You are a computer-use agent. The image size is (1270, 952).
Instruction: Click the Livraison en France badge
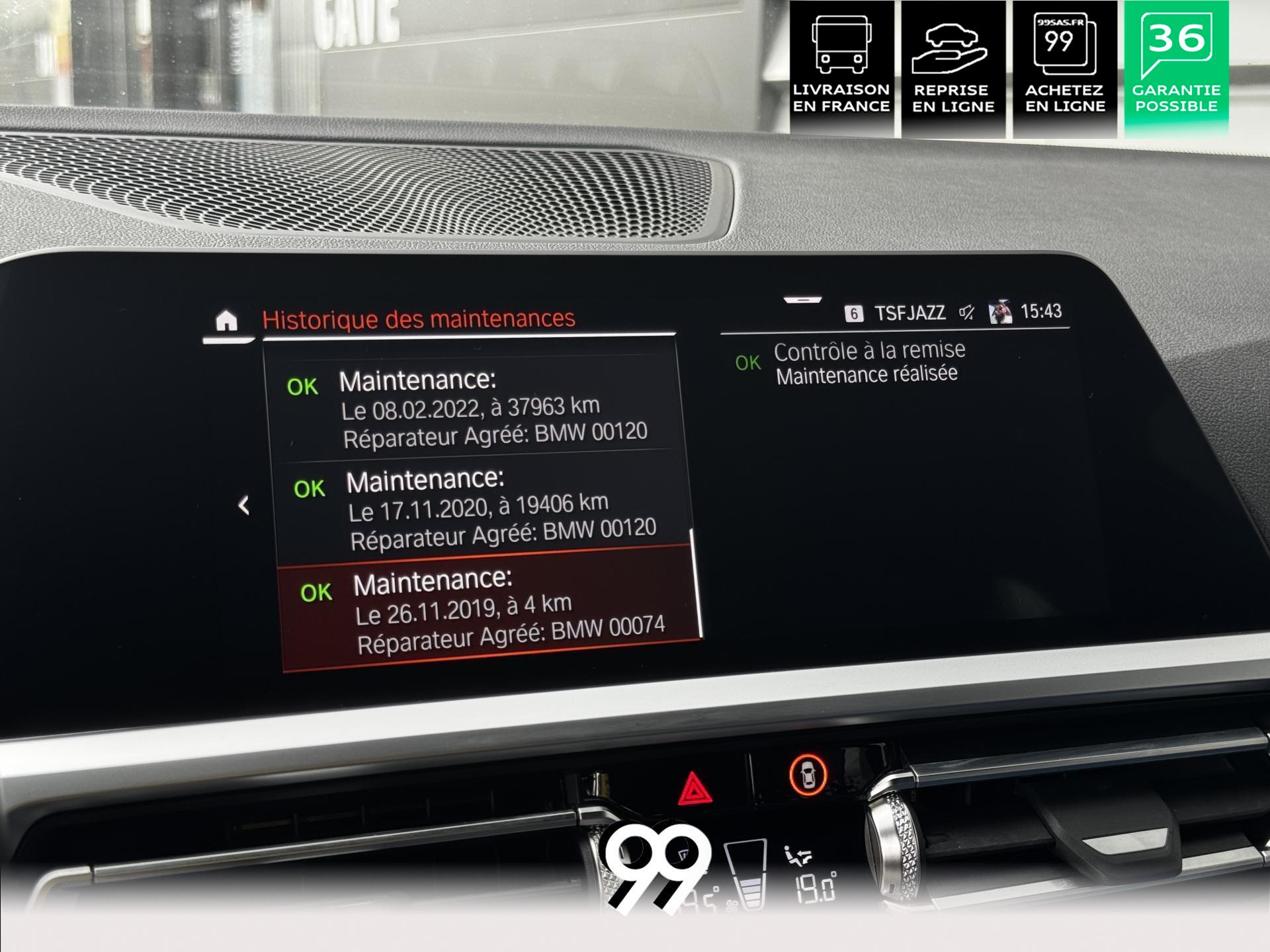click(x=841, y=68)
